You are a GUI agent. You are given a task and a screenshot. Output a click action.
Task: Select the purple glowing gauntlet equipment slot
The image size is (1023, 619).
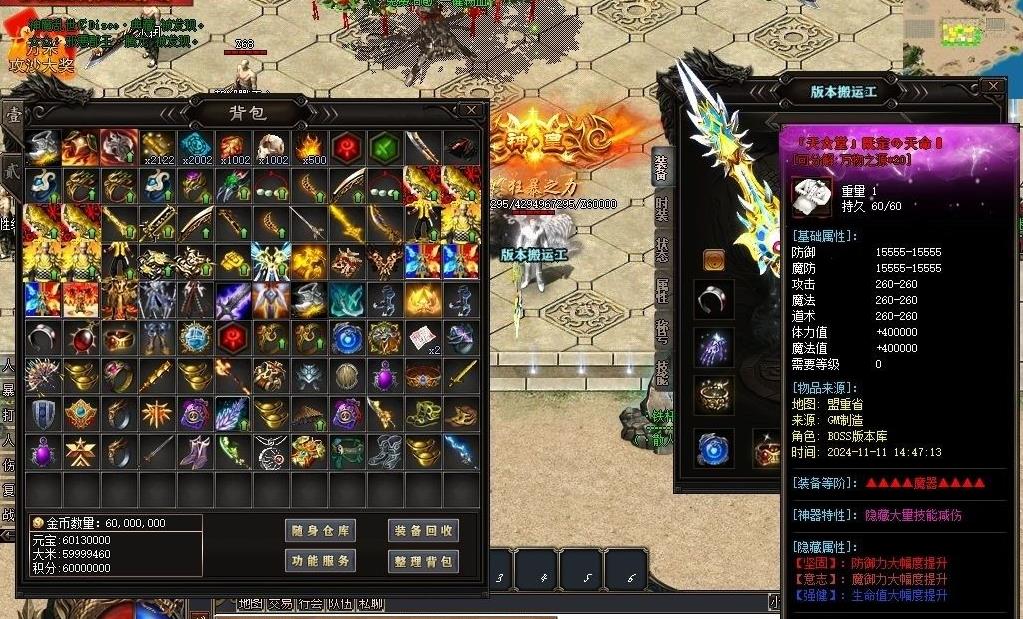click(x=714, y=348)
